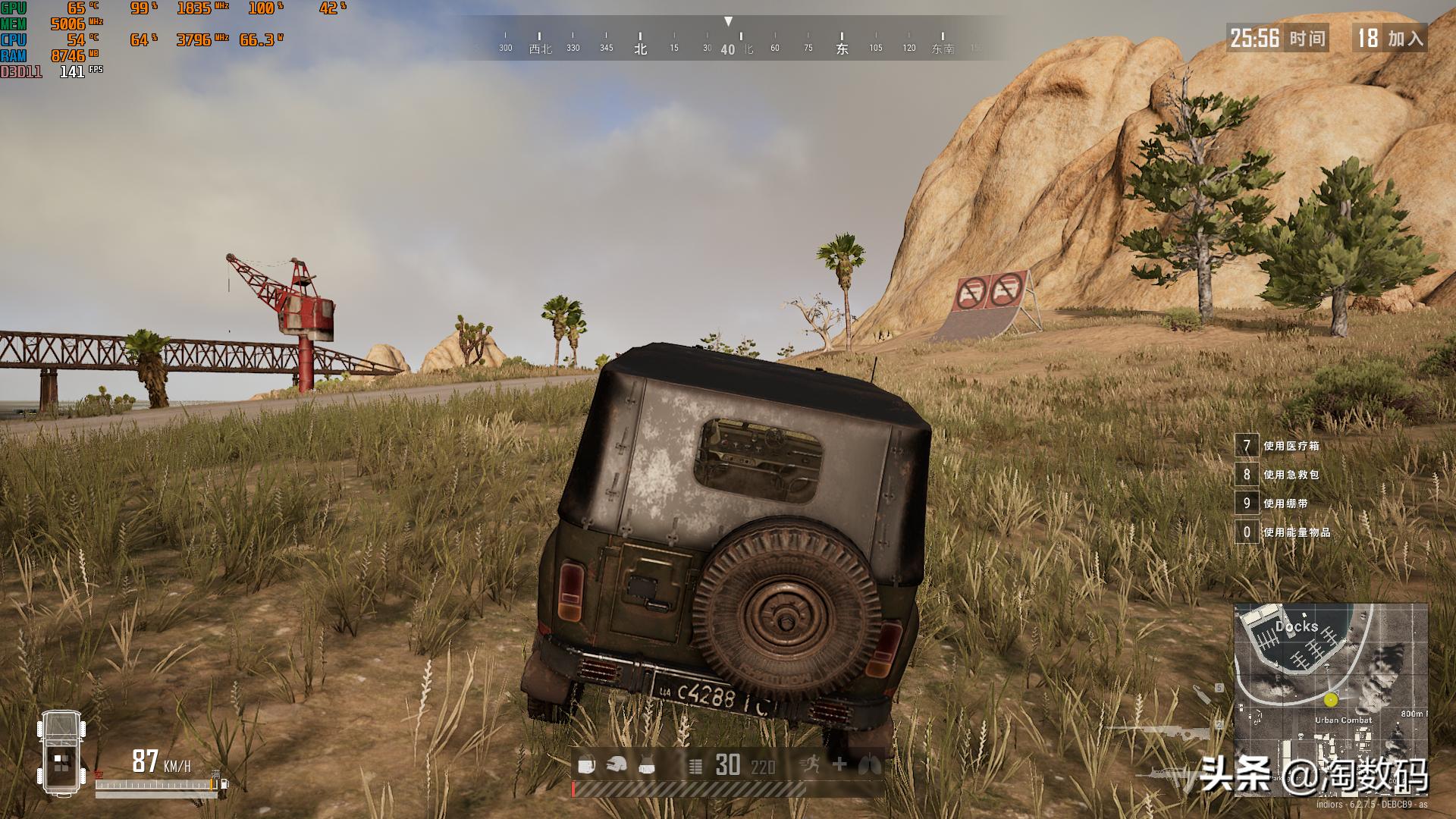The height and width of the screenshot is (819, 1456).
Task: Click the ammo magazine icon beside the 30
Action: pos(695,766)
